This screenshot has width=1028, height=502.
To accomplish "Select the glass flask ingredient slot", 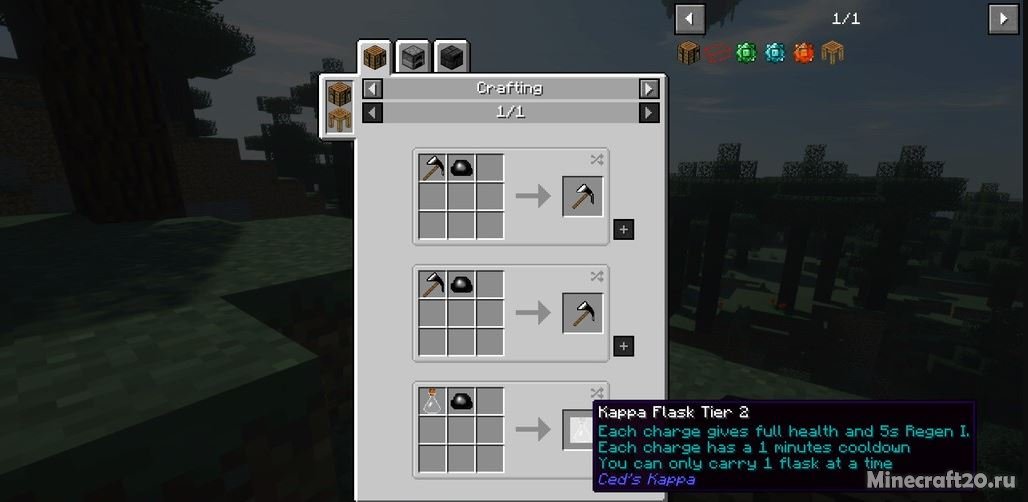I will tap(432, 401).
